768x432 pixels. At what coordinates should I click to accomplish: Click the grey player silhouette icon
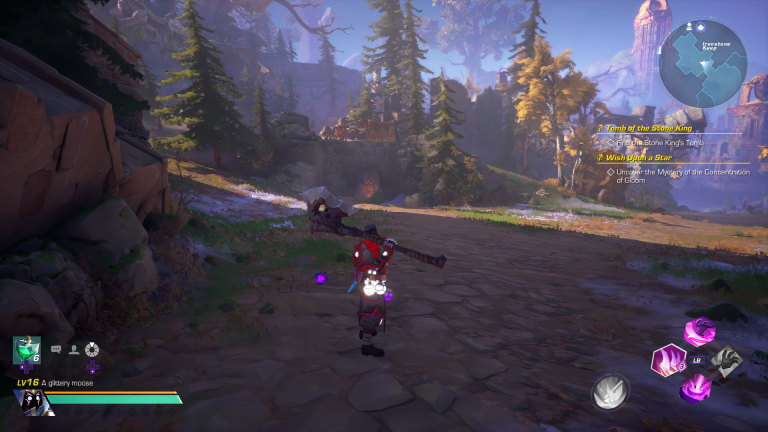point(73,349)
